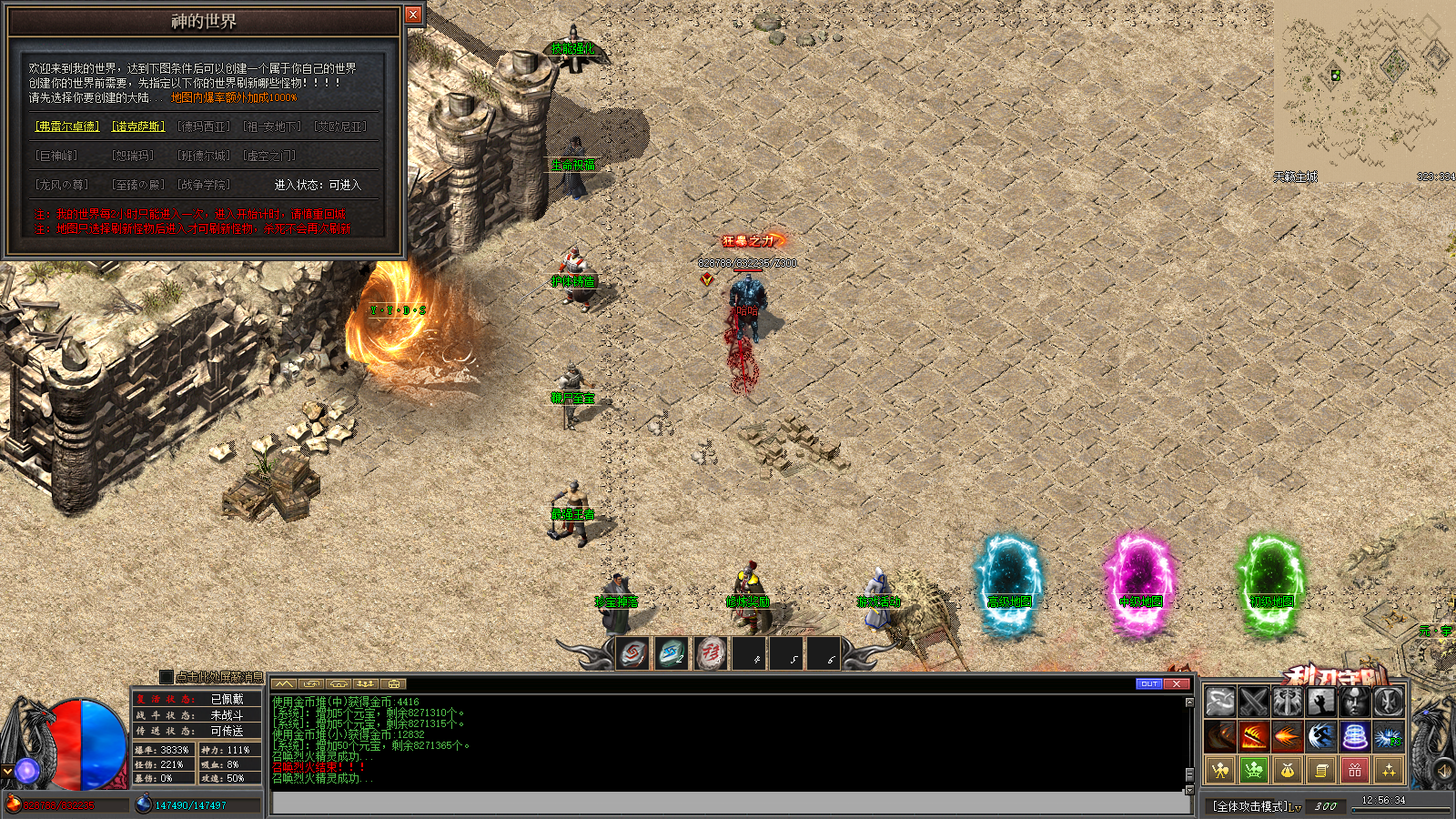1456x819 pixels.
Task: Close the 神的世界 dialog window
Action: (413, 15)
